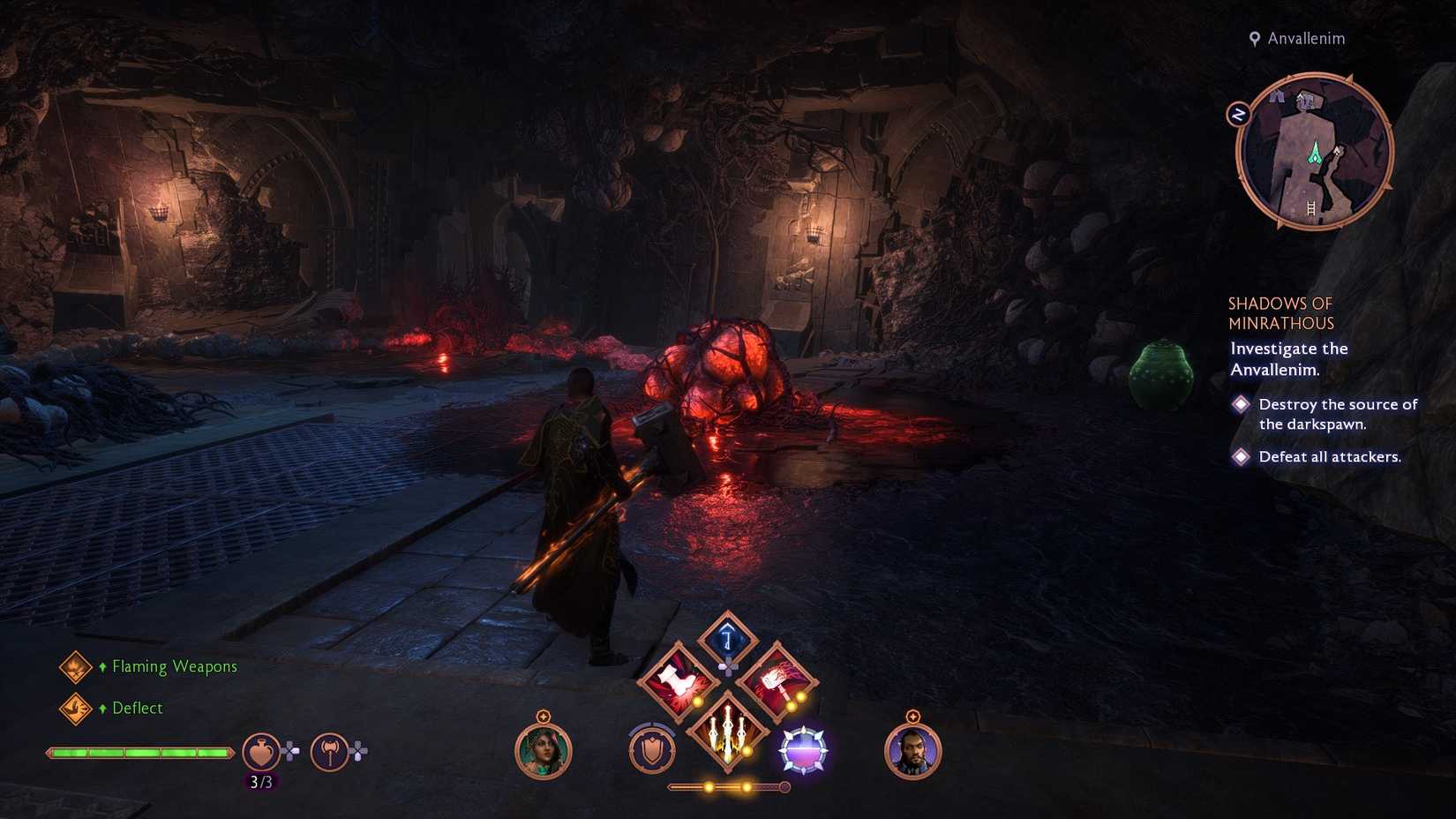The image size is (1456, 819).
Task: Open the Shadows of Minrathous quest title
Action: tap(1281, 312)
